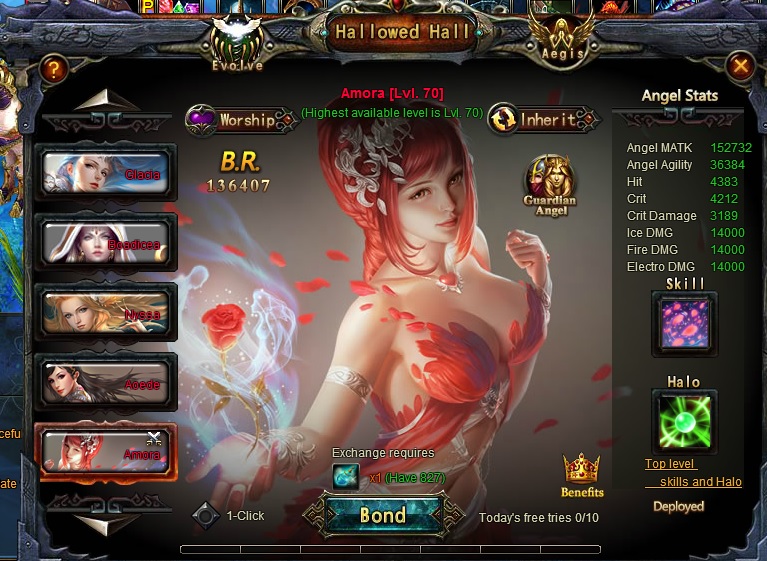The height and width of the screenshot is (561, 767).
Task: Choose the Nyssa angel from the list
Action: (106, 312)
